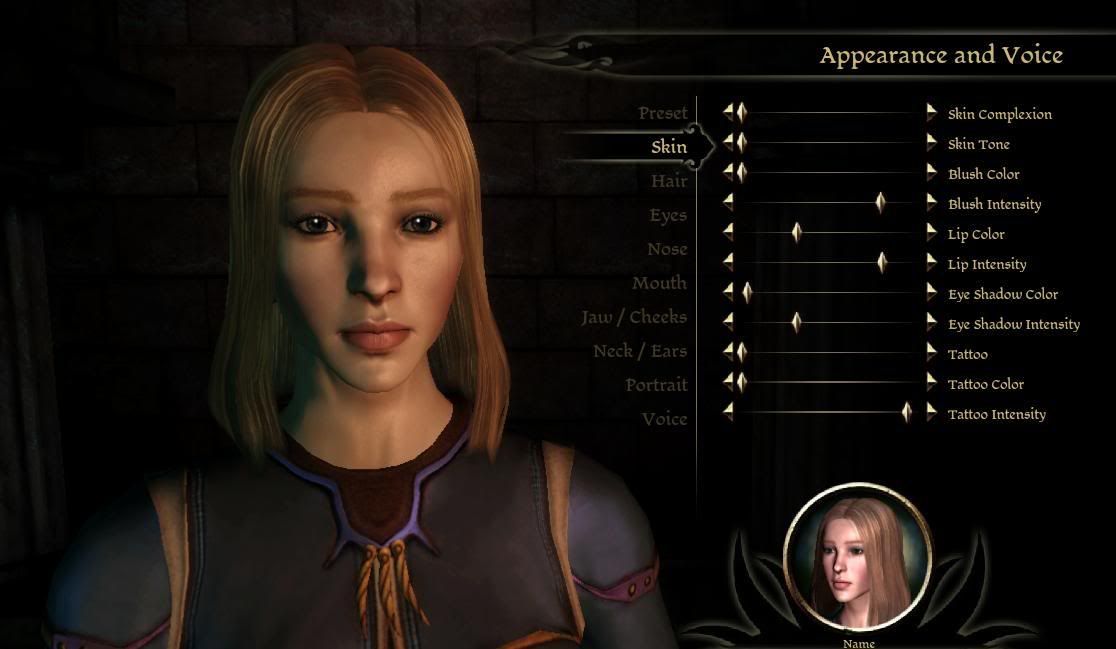Advance Blush Color with right arrow
This screenshot has width=1116, height=649.
point(932,173)
